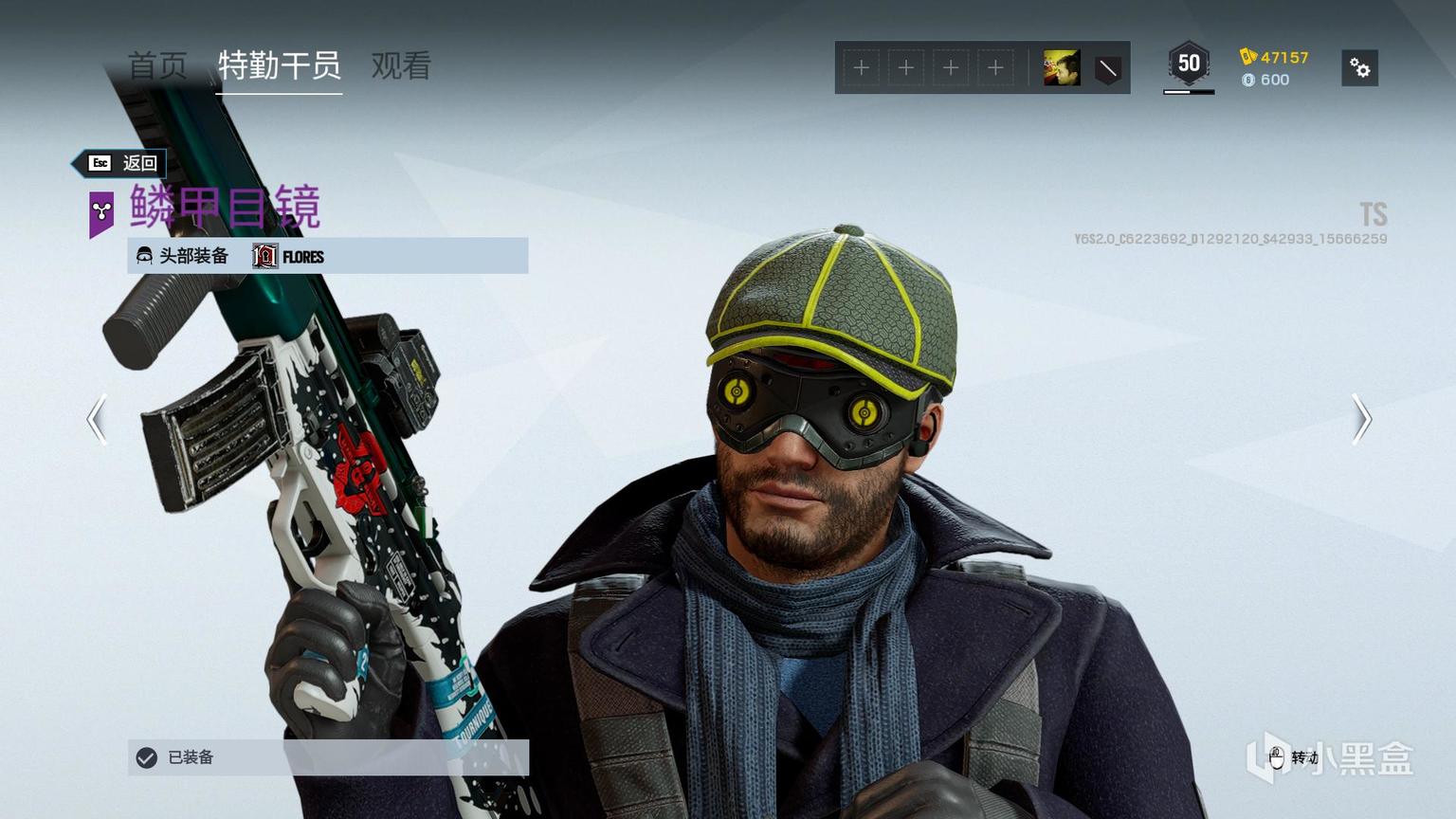Show the previous headgear with left arrow
Image resolution: width=1456 pixels, height=819 pixels.
coord(97,419)
